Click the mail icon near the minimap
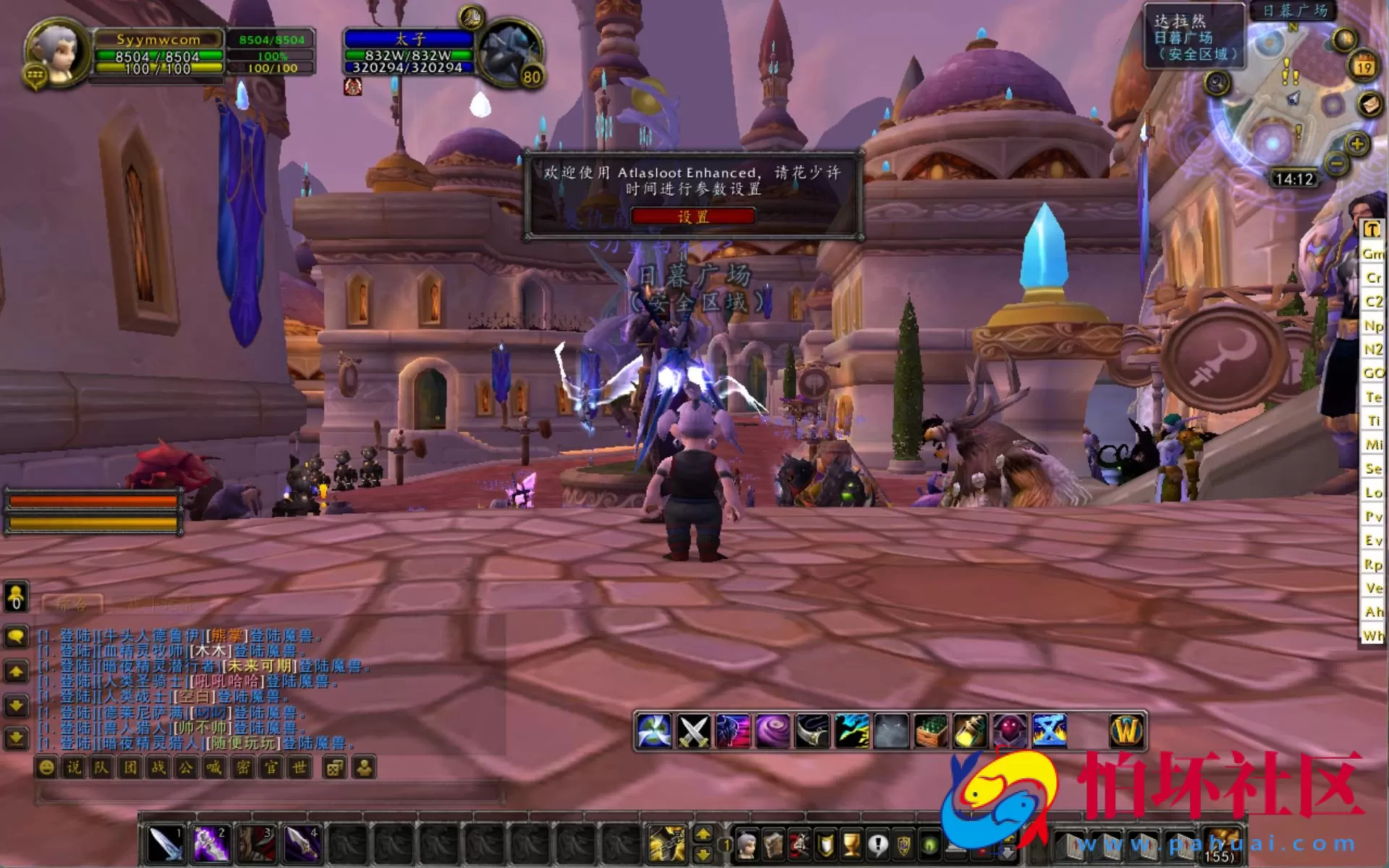This screenshot has width=1389, height=868. click(x=1369, y=104)
